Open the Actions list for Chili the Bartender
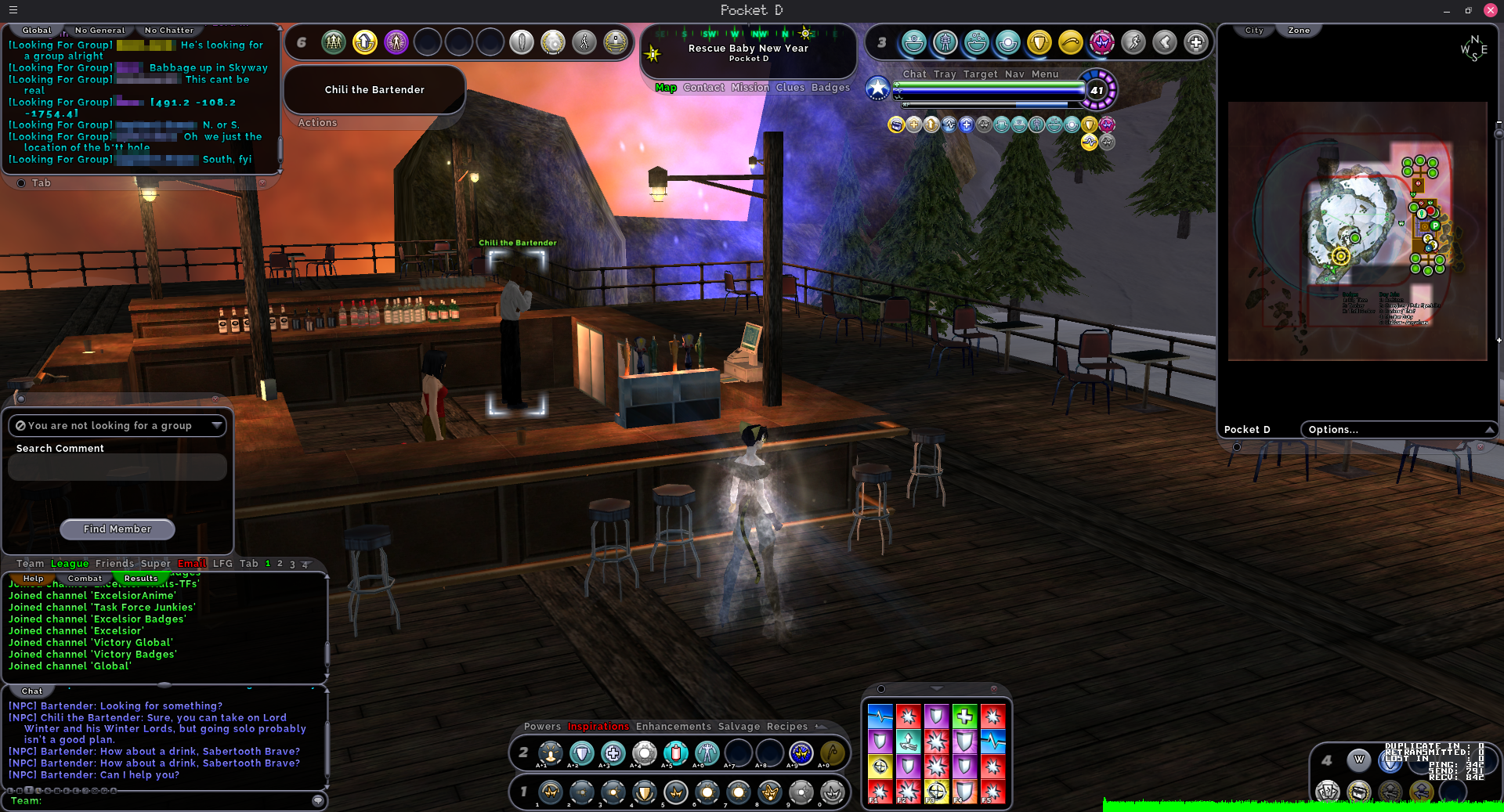This screenshot has height=812, width=1504. point(317,123)
